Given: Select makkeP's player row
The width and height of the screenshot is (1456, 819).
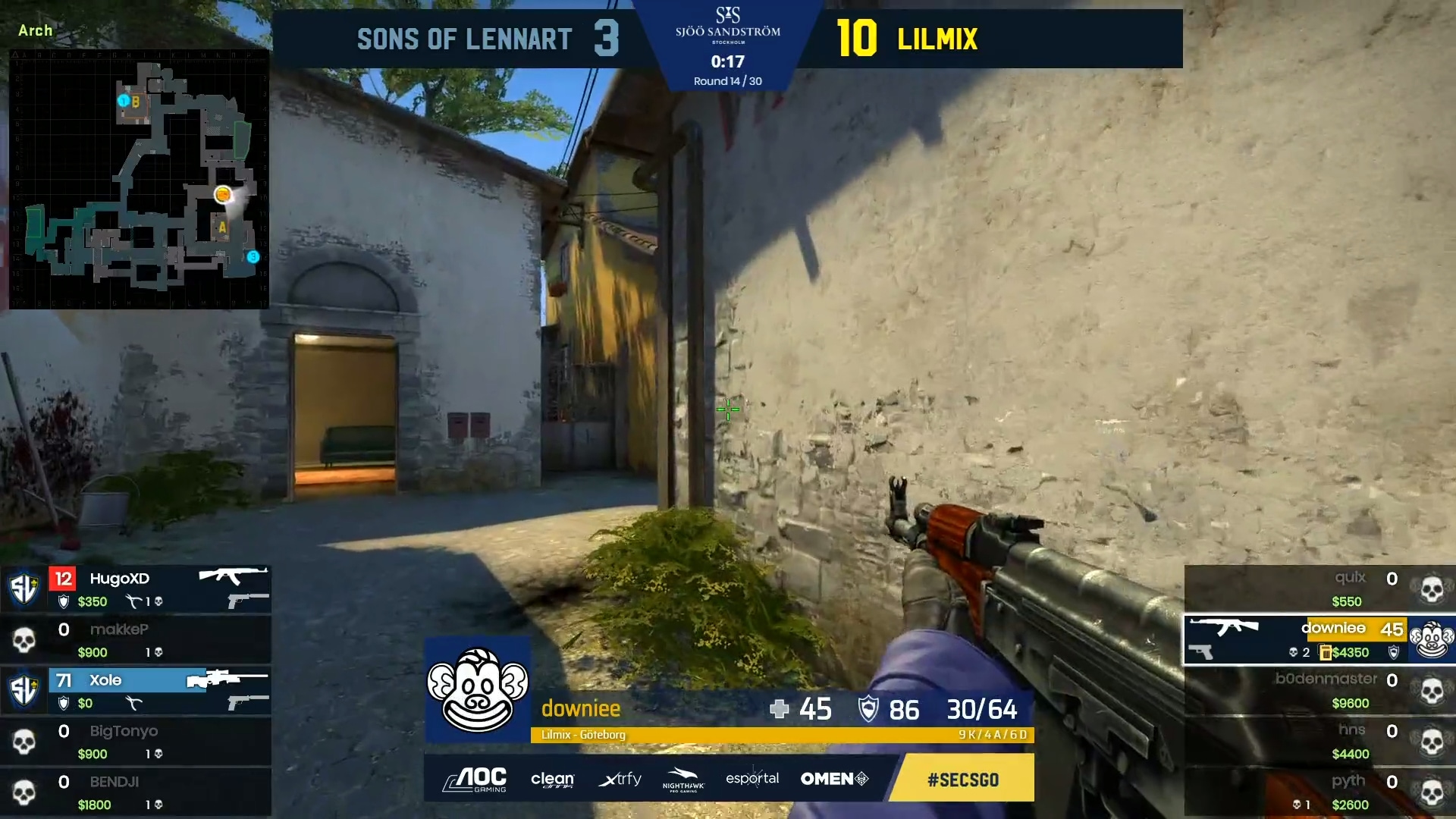Looking at the screenshot, I should (136, 639).
